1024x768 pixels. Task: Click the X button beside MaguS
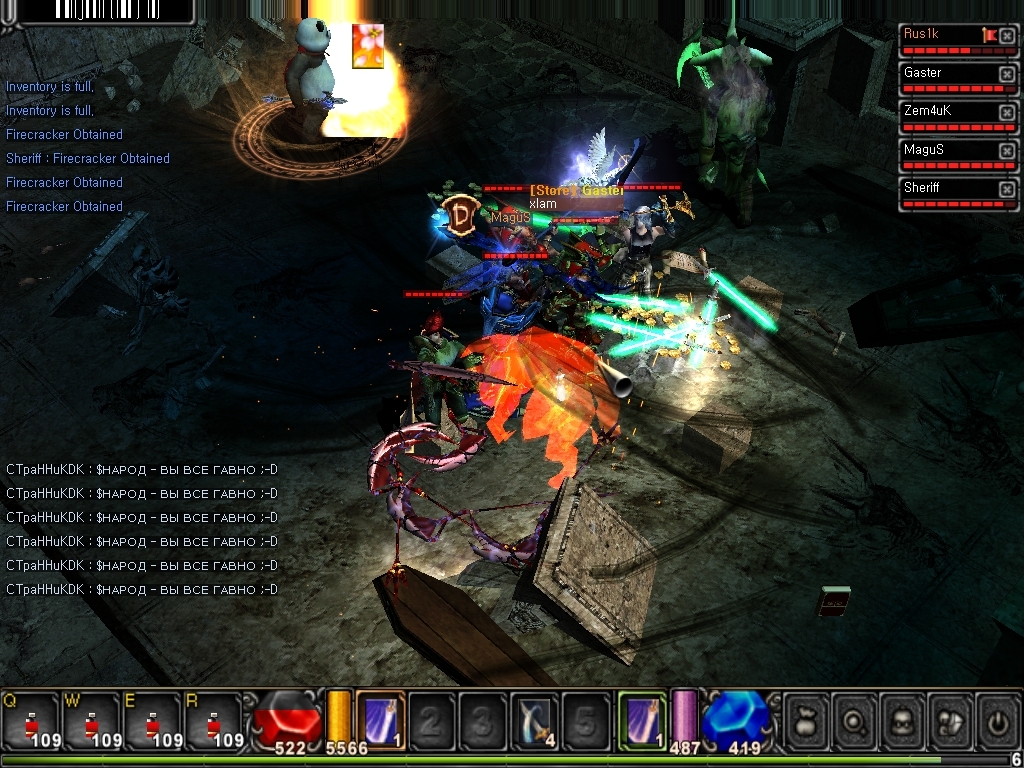coord(1006,150)
